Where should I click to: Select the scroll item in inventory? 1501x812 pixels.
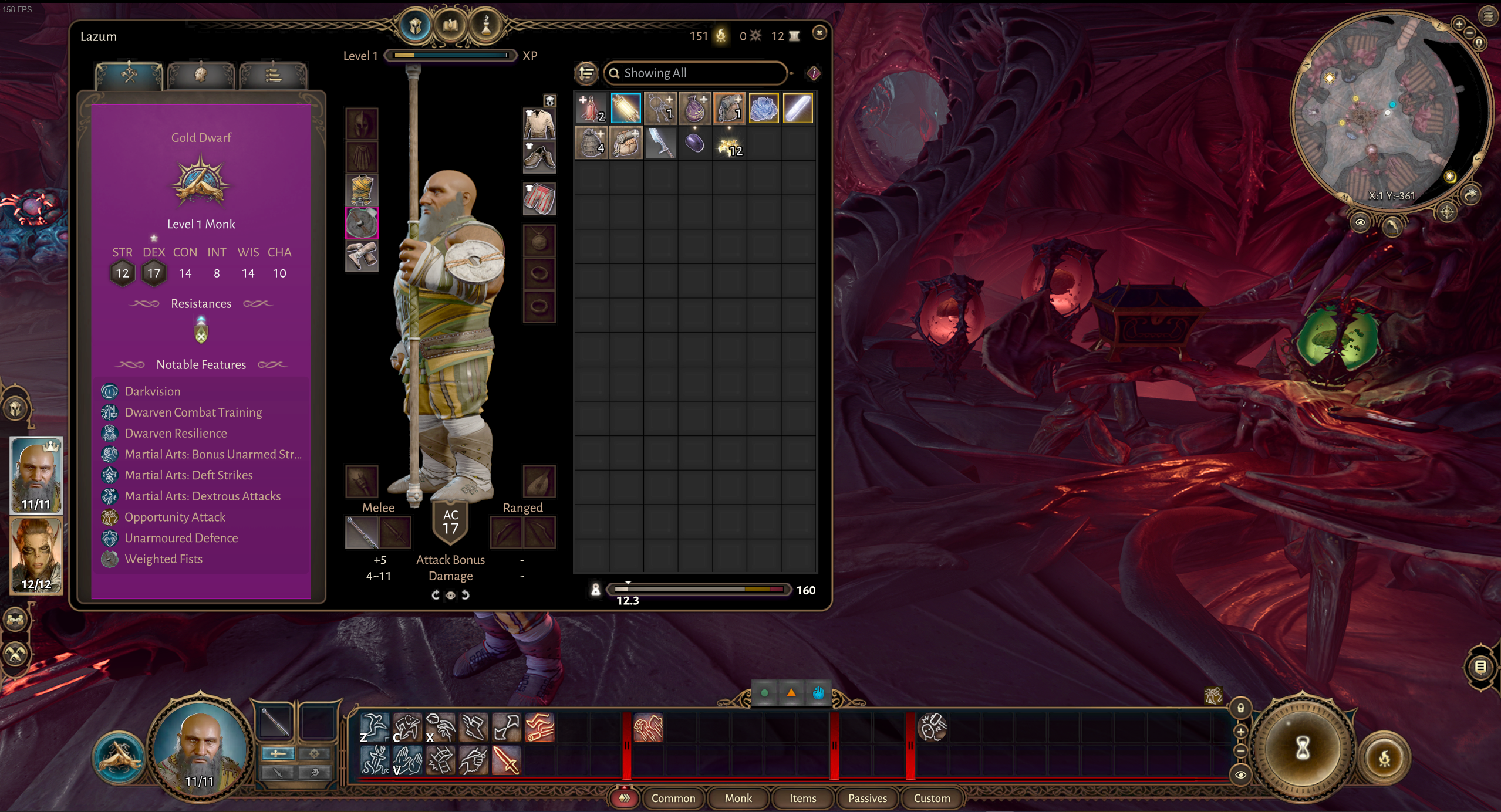tap(626, 109)
